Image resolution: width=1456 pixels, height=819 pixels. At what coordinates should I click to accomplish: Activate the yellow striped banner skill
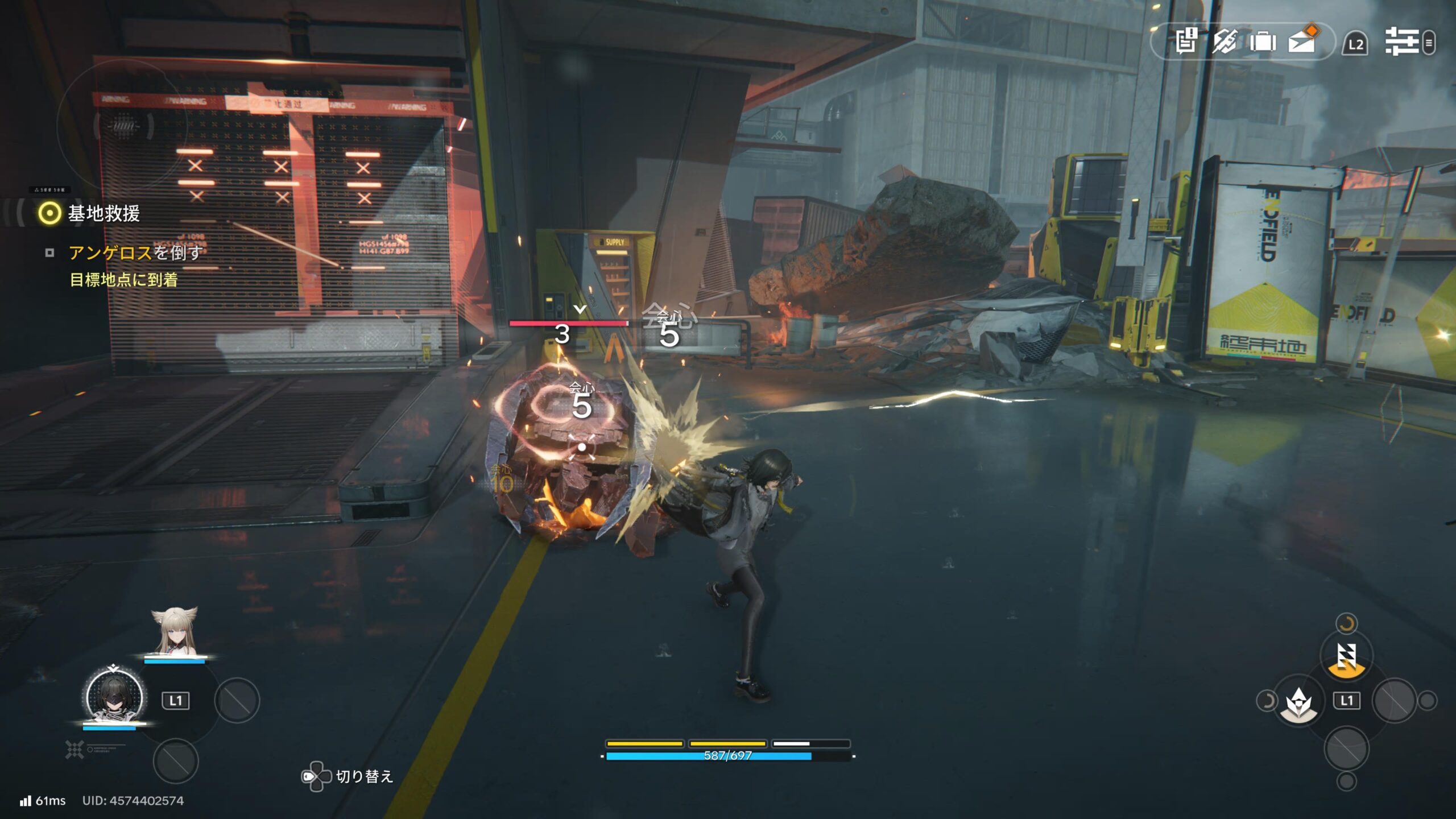pyautogui.click(x=1346, y=657)
